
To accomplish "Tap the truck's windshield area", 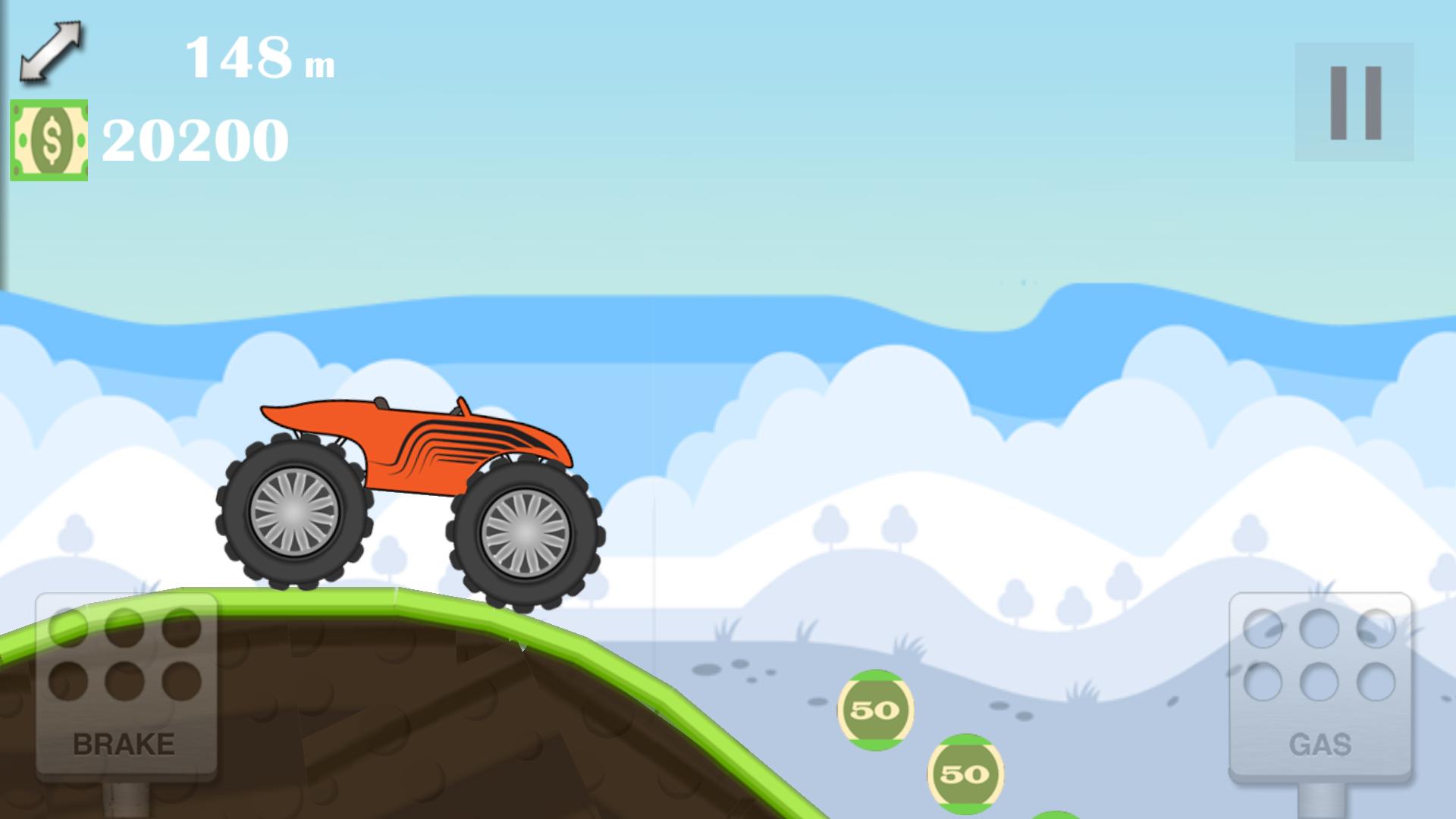I will 464,409.
